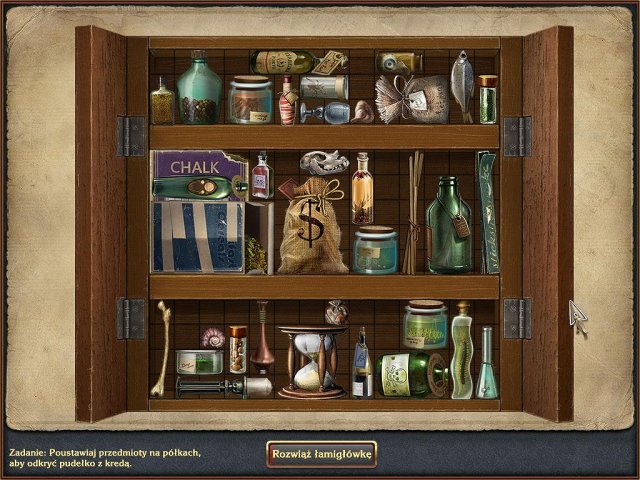Click the Rozwiąż łamigłówkę button
640x480 pixels.
[321, 454]
